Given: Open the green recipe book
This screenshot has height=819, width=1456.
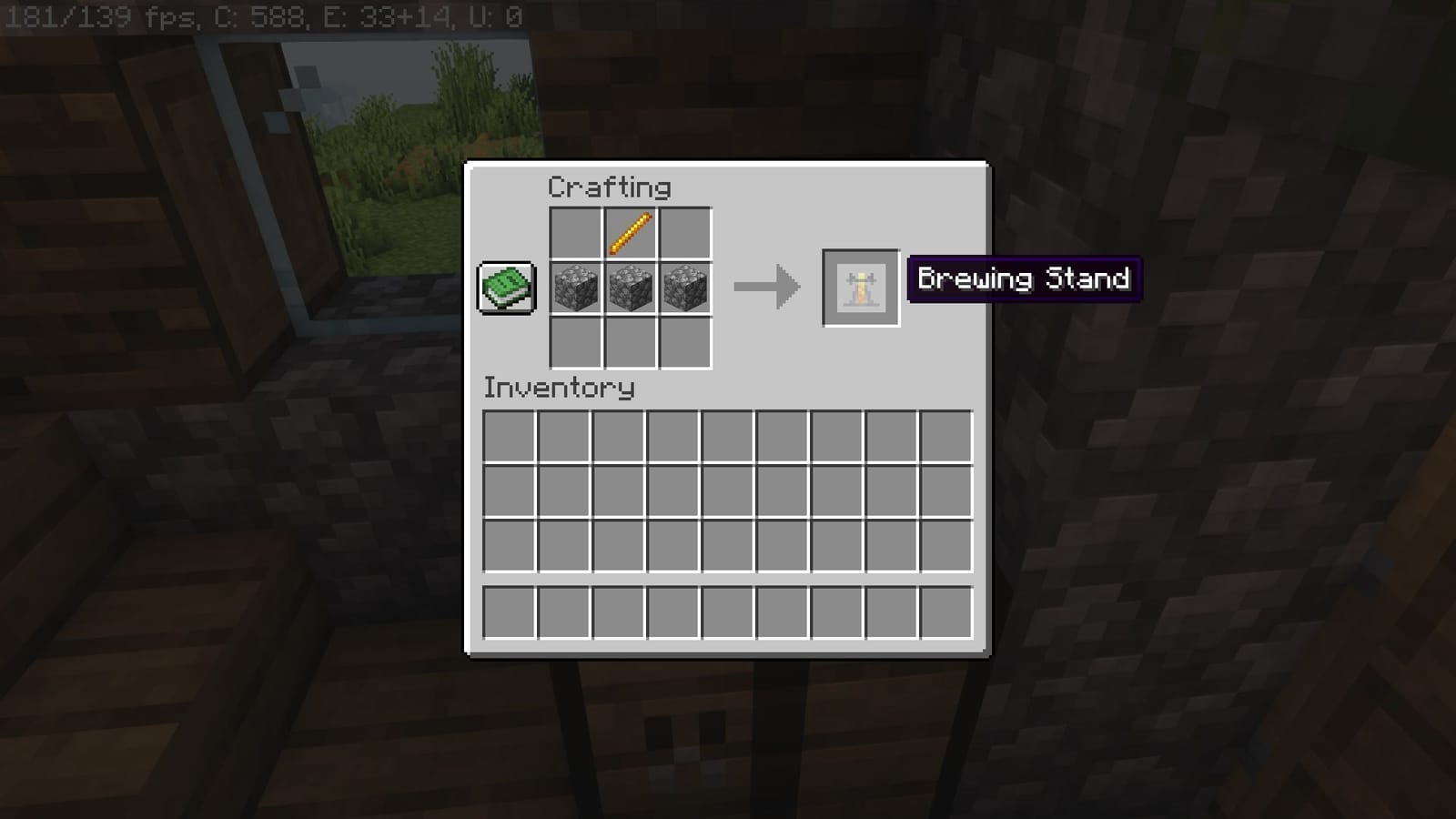Looking at the screenshot, I should pyautogui.click(x=507, y=289).
